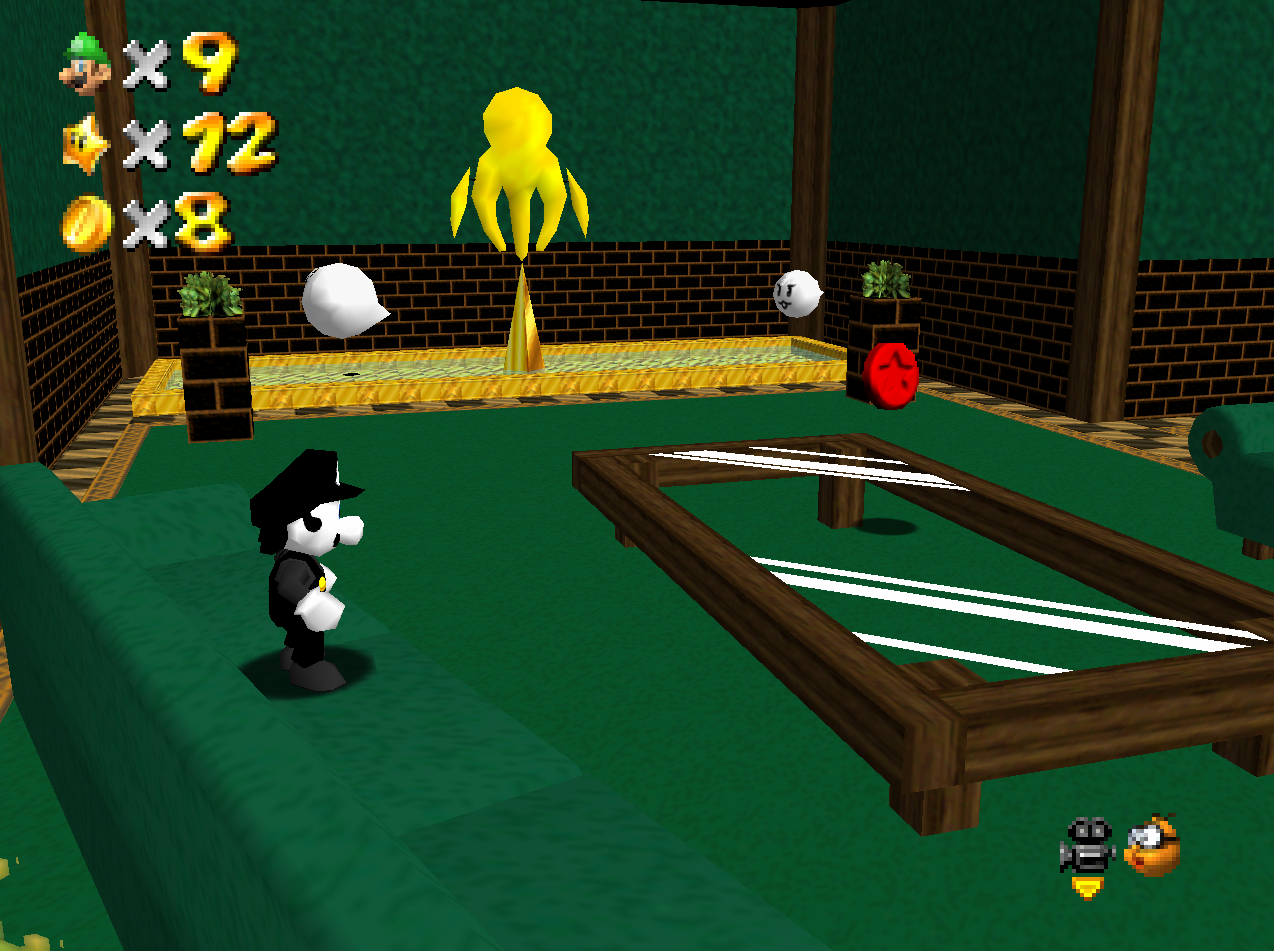Click the yellow camera down arrow
1274x951 pixels.
coord(1086,887)
